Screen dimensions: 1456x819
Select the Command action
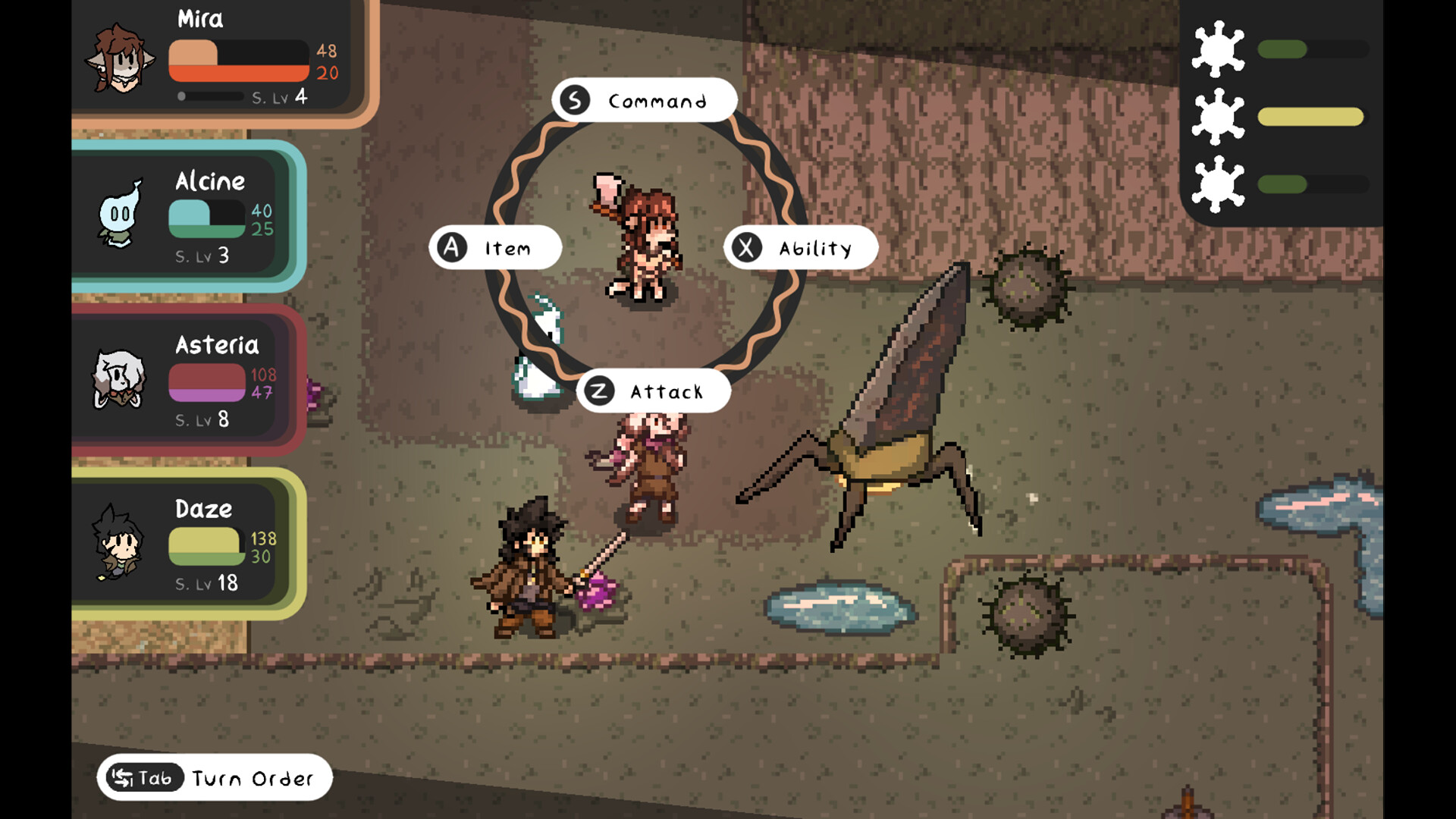coord(645,99)
